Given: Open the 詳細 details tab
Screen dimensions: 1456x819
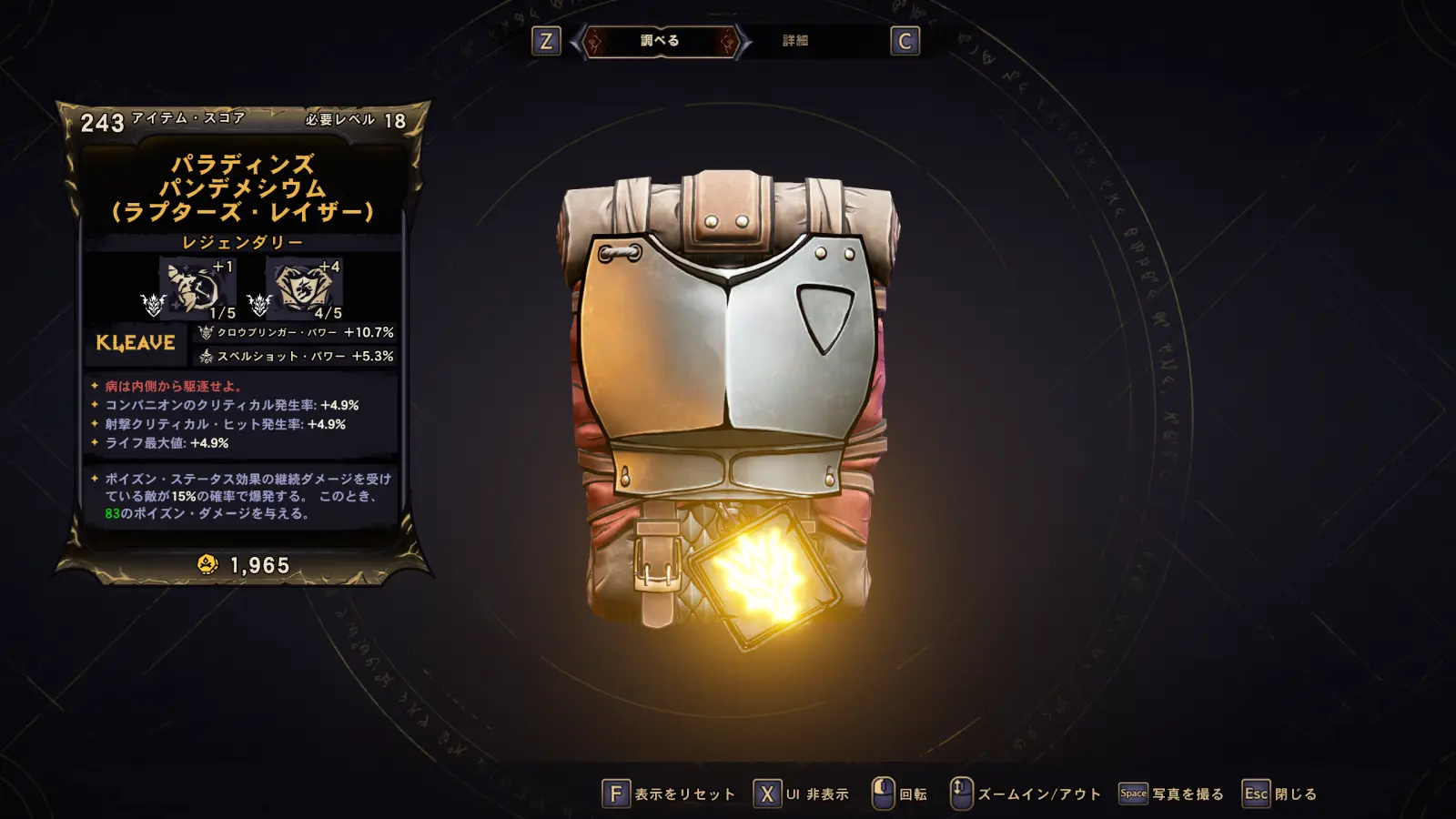Looking at the screenshot, I should [795, 41].
